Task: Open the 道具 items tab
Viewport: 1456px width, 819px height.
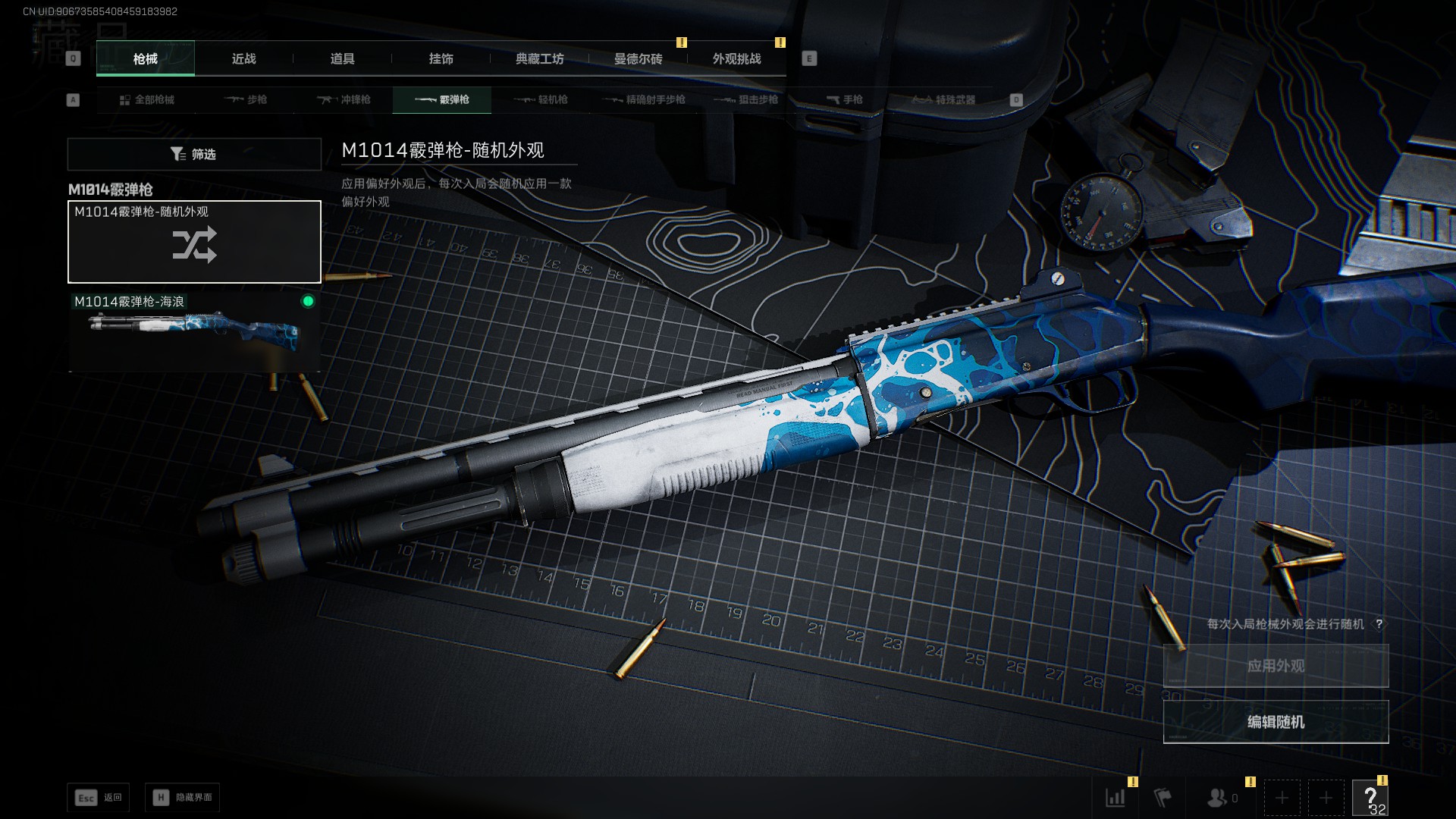Action: pos(342,58)
